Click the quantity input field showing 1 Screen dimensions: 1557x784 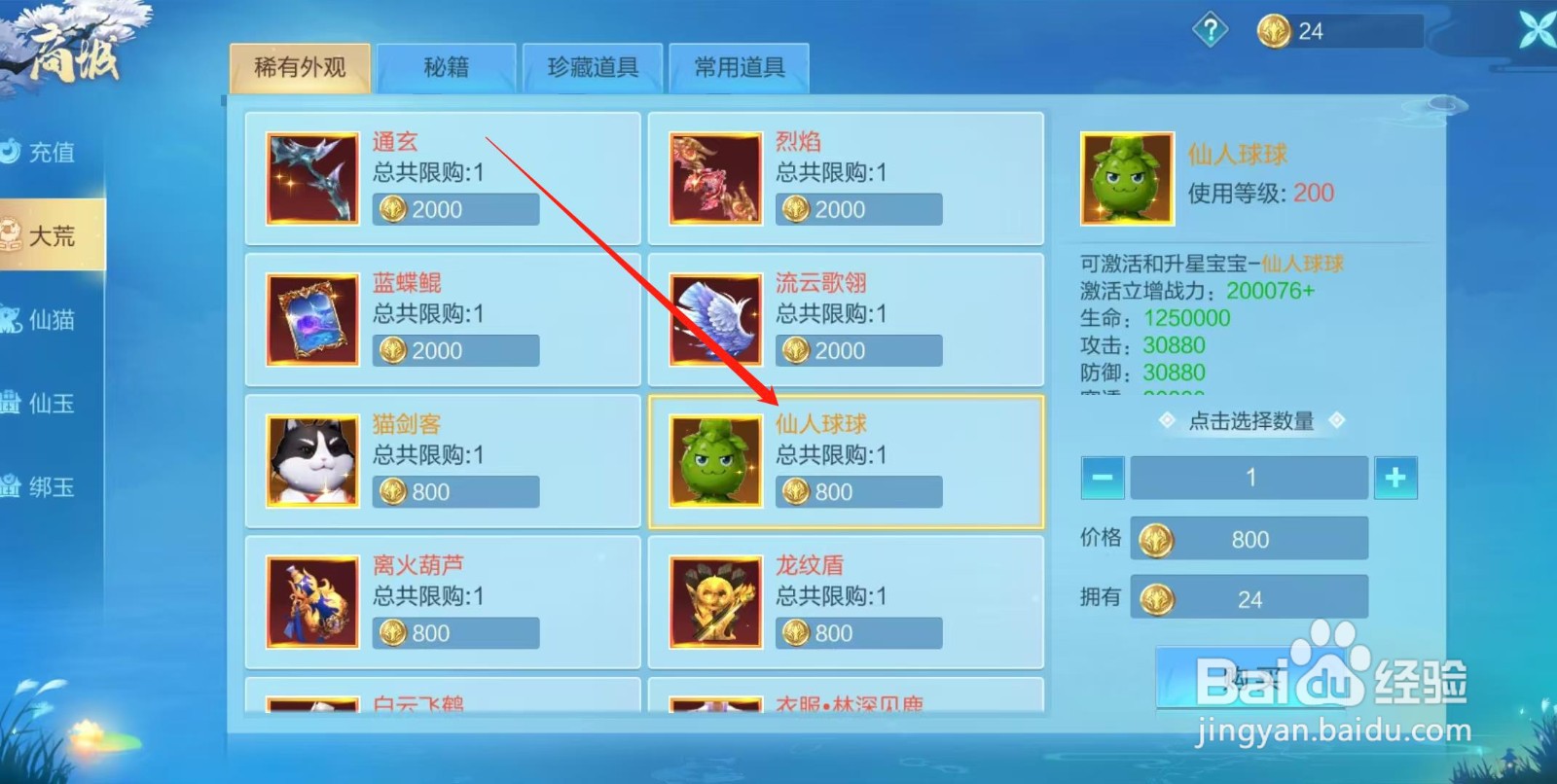click(1249, 478)
